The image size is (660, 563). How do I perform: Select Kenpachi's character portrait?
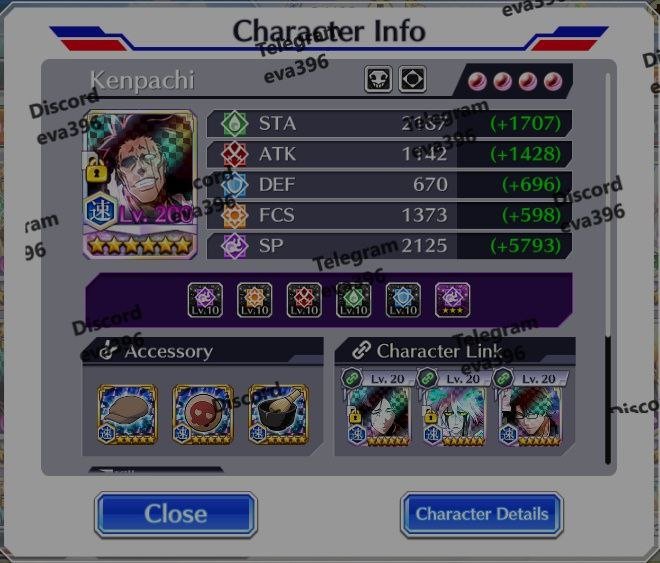pyautogui.click(x=139, y=184)
